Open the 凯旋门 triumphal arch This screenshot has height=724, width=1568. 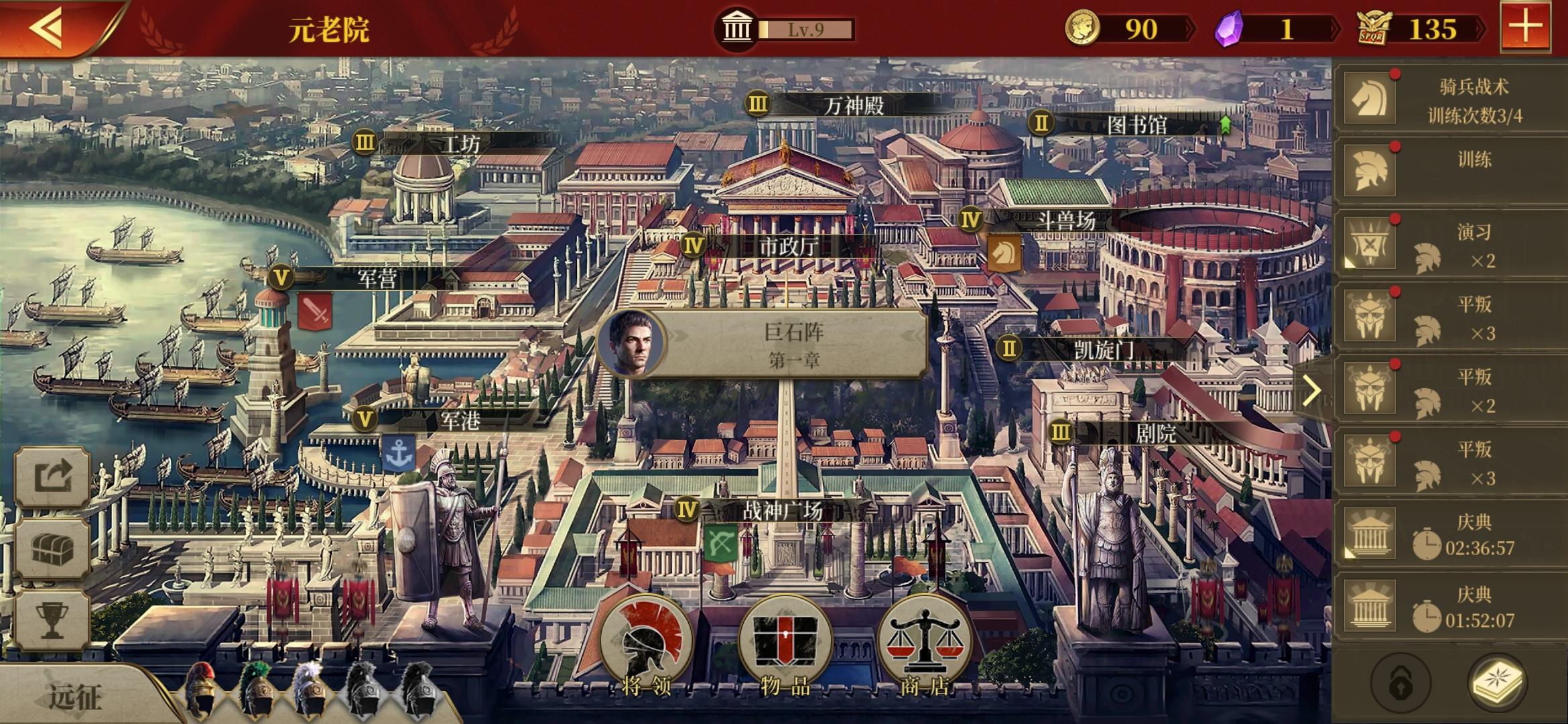[x=1103, y=349]
